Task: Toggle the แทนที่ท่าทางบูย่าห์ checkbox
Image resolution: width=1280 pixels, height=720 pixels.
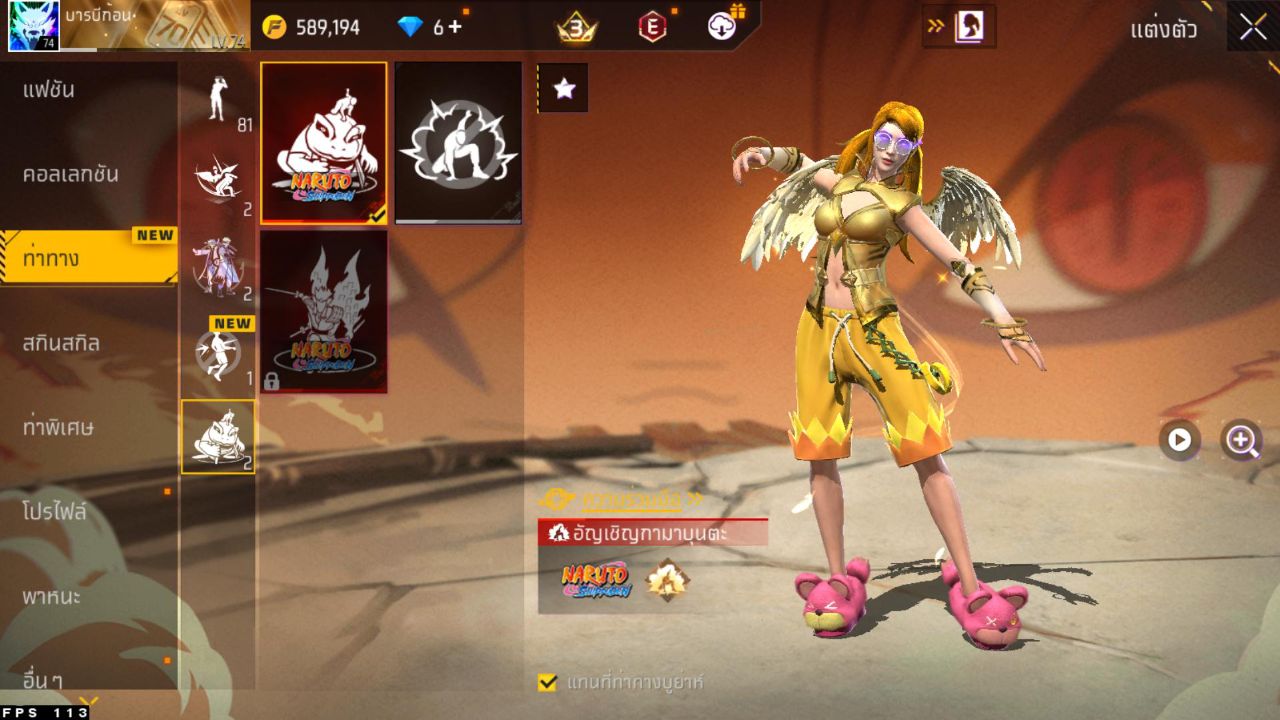Action: point(547,682)
